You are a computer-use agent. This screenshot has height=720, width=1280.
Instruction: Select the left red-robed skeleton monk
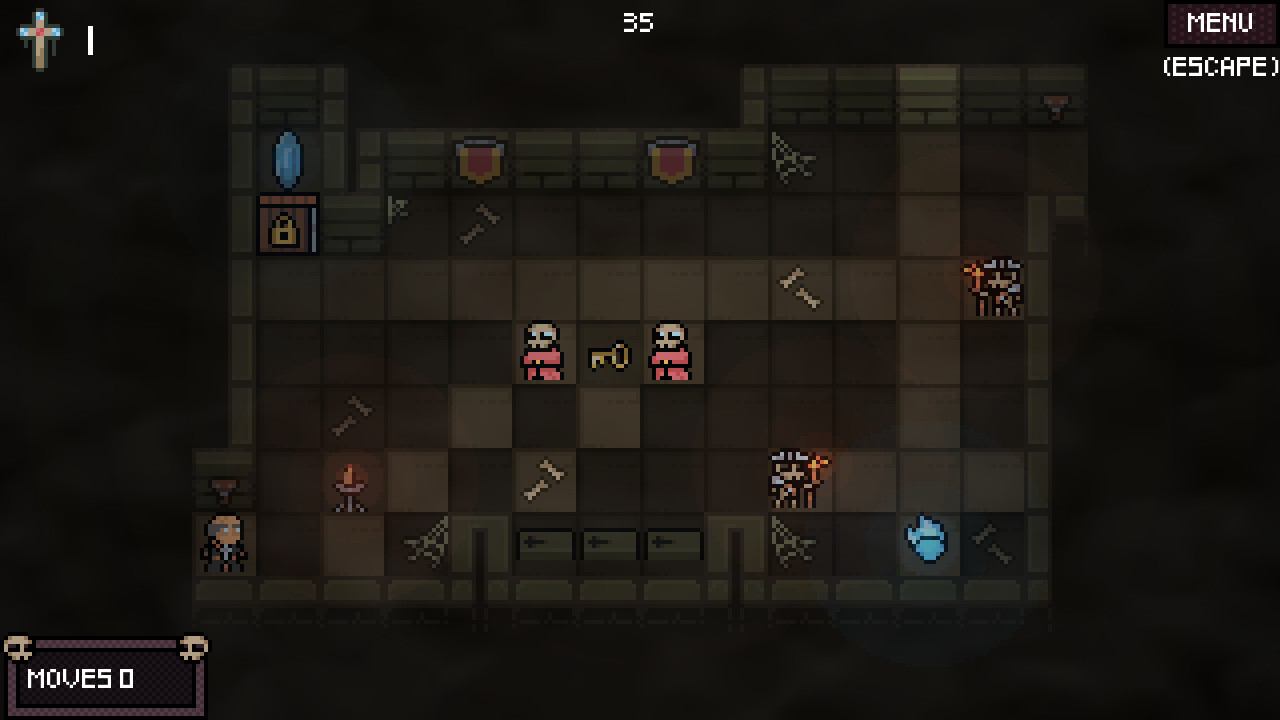[543, 350]
